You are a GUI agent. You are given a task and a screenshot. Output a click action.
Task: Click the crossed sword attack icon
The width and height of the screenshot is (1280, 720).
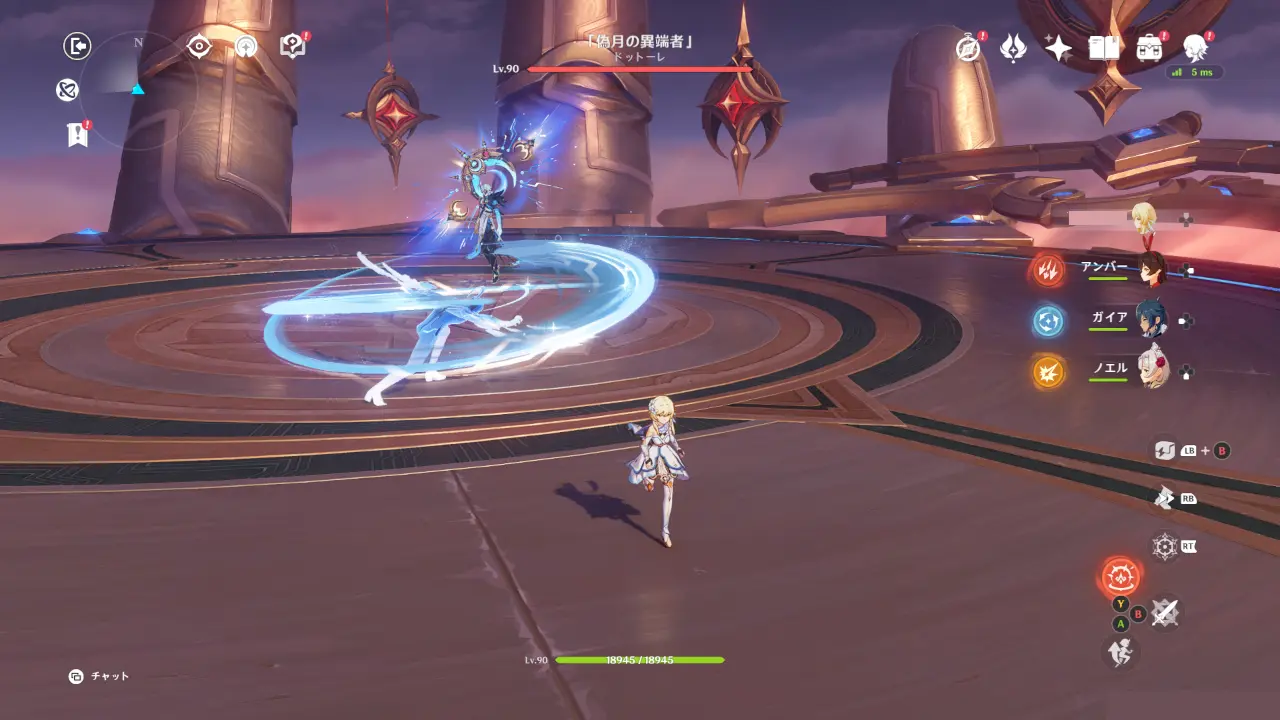tap(1163, 613)
